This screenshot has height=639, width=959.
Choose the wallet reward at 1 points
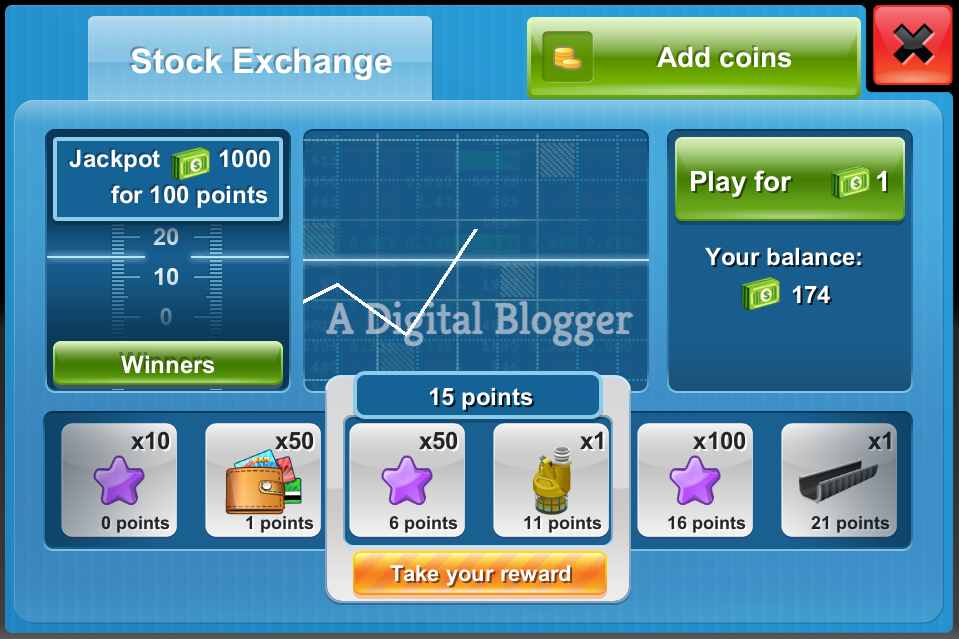coord(263,480)
